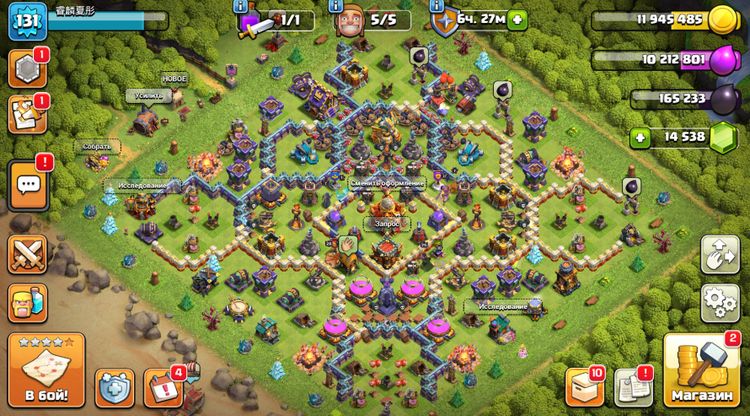Open the builder character menu button

(28, 301)
